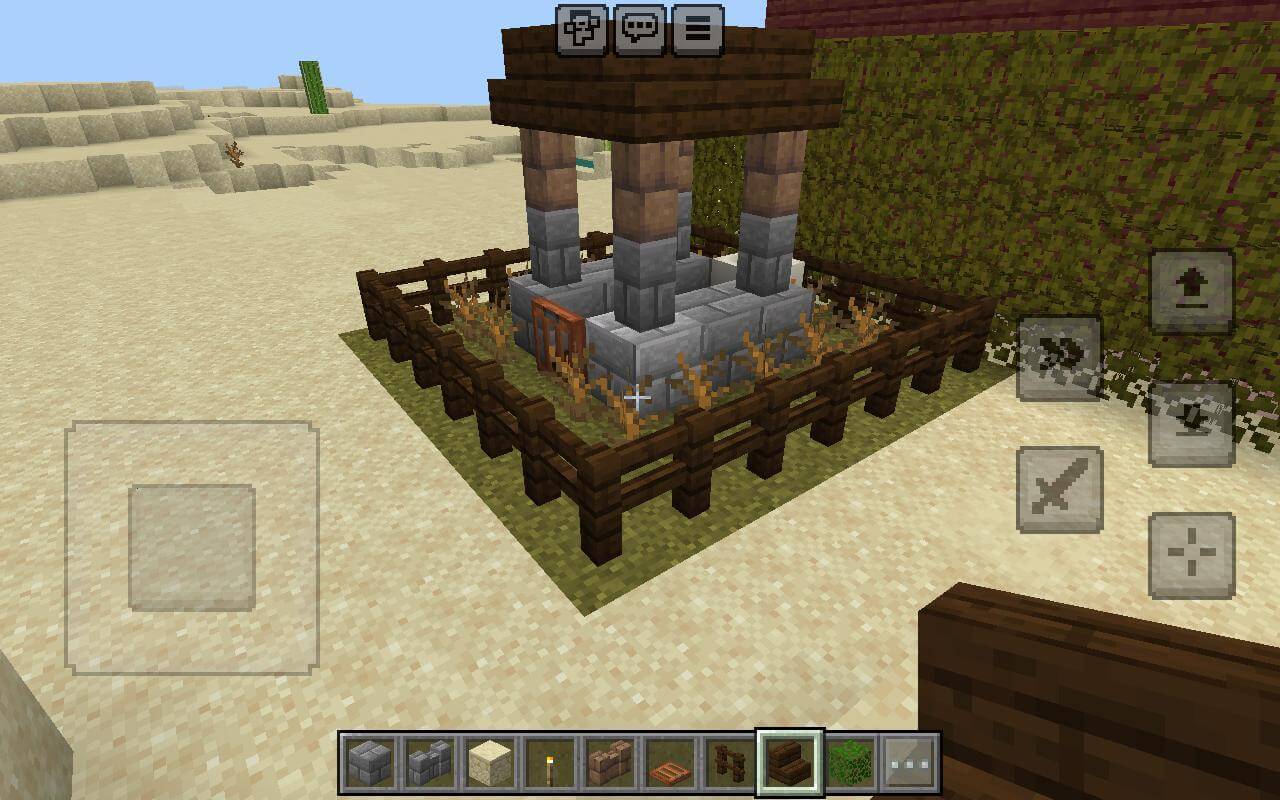The width and height of the screenshot is (1280, 800).
Task: Open the inventory with the three-dot button
Action: coord(910,763)
